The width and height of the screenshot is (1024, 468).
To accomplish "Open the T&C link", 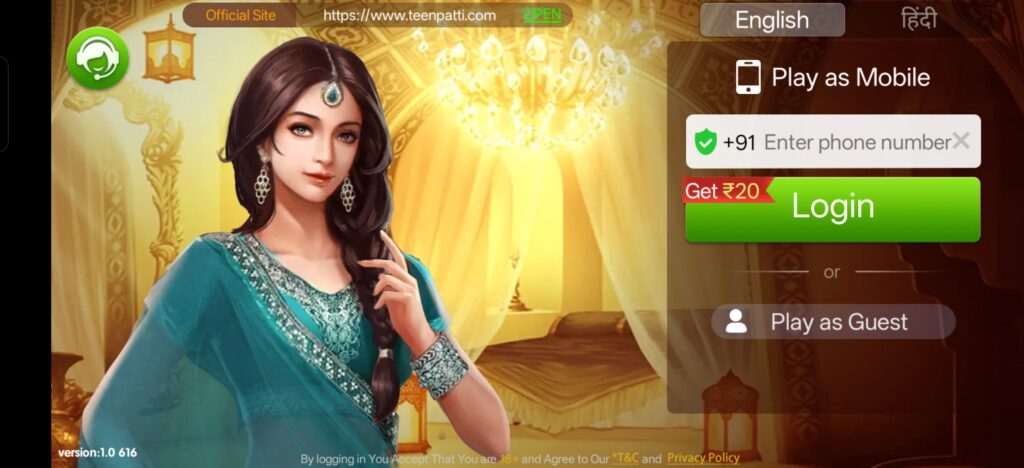I will point(626,458).
